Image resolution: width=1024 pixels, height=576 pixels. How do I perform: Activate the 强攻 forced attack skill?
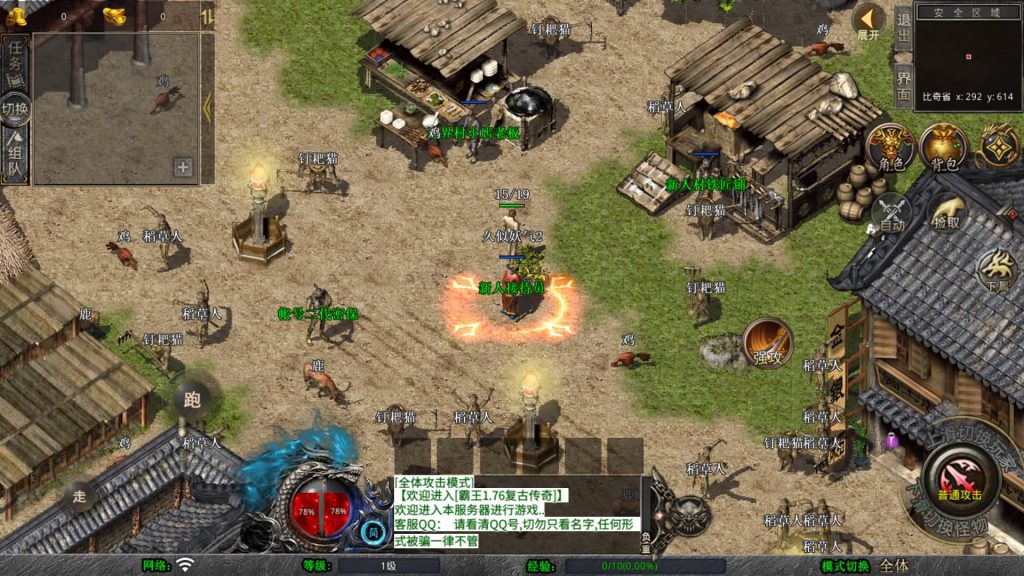(x=767, y=343)
